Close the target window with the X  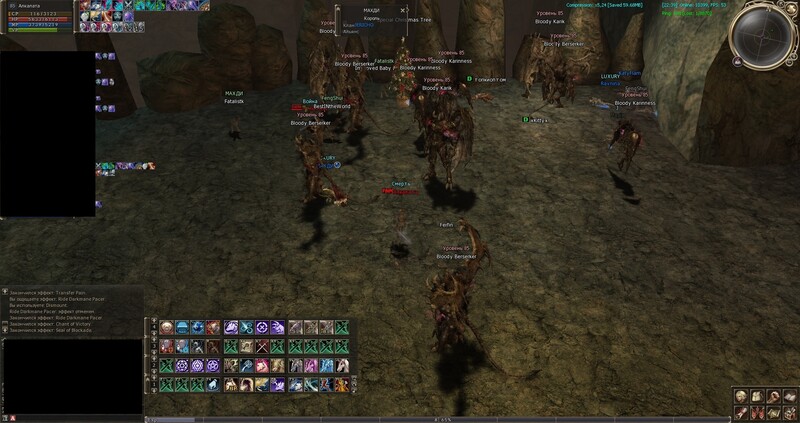point(402,10)
